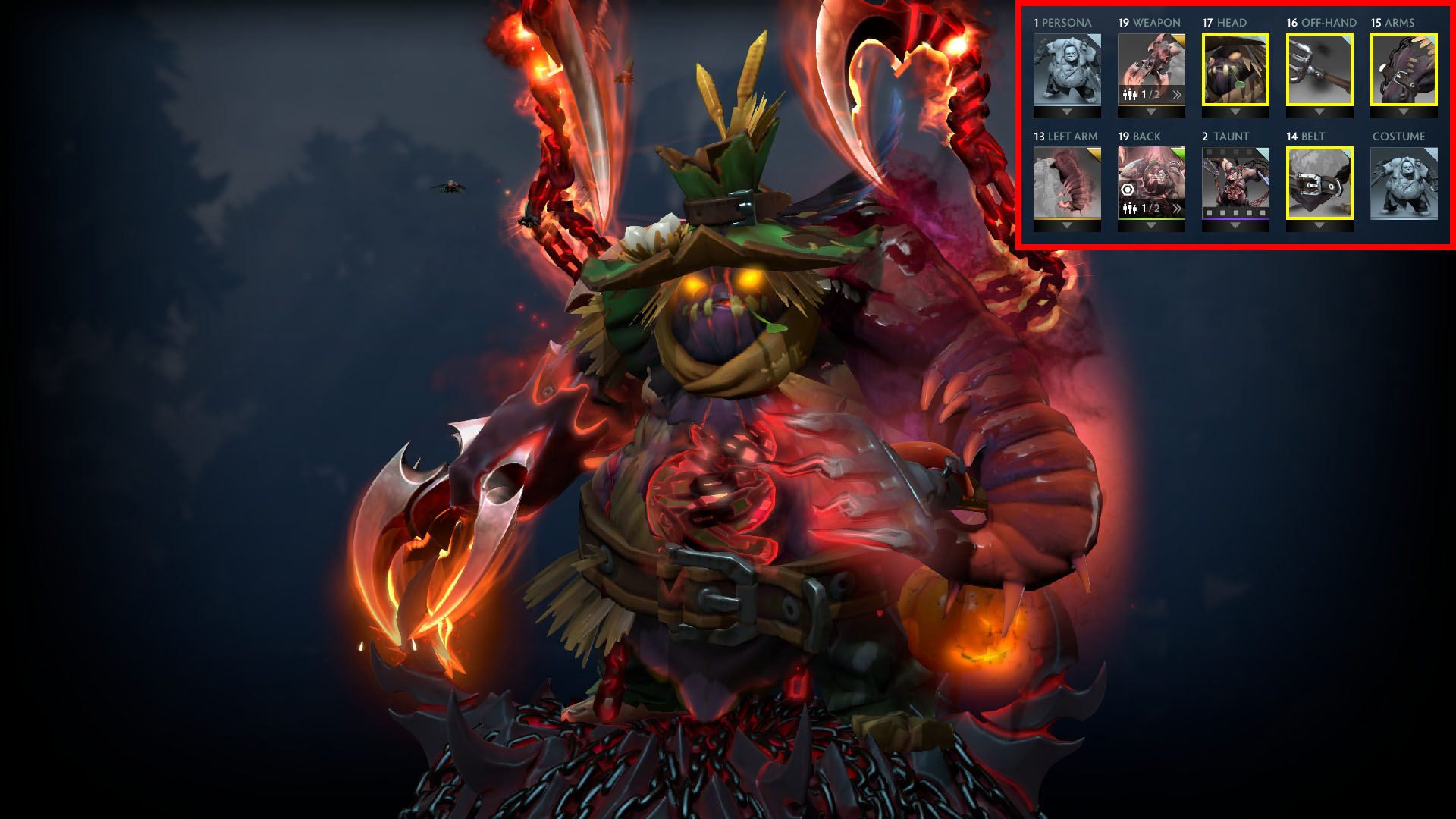Select the Off-Hand hook item
The width and height of the screenshot is (1456, 819).
[1319, 69]
